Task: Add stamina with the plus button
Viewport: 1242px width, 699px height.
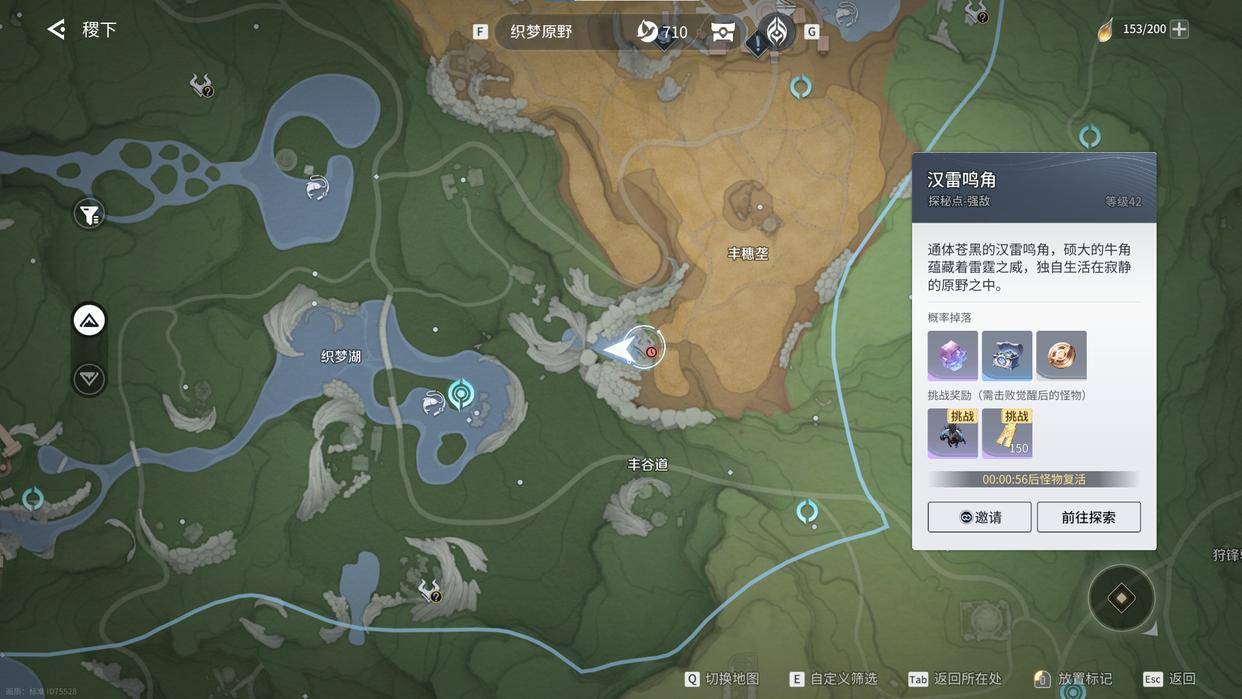Action: 1180,29
